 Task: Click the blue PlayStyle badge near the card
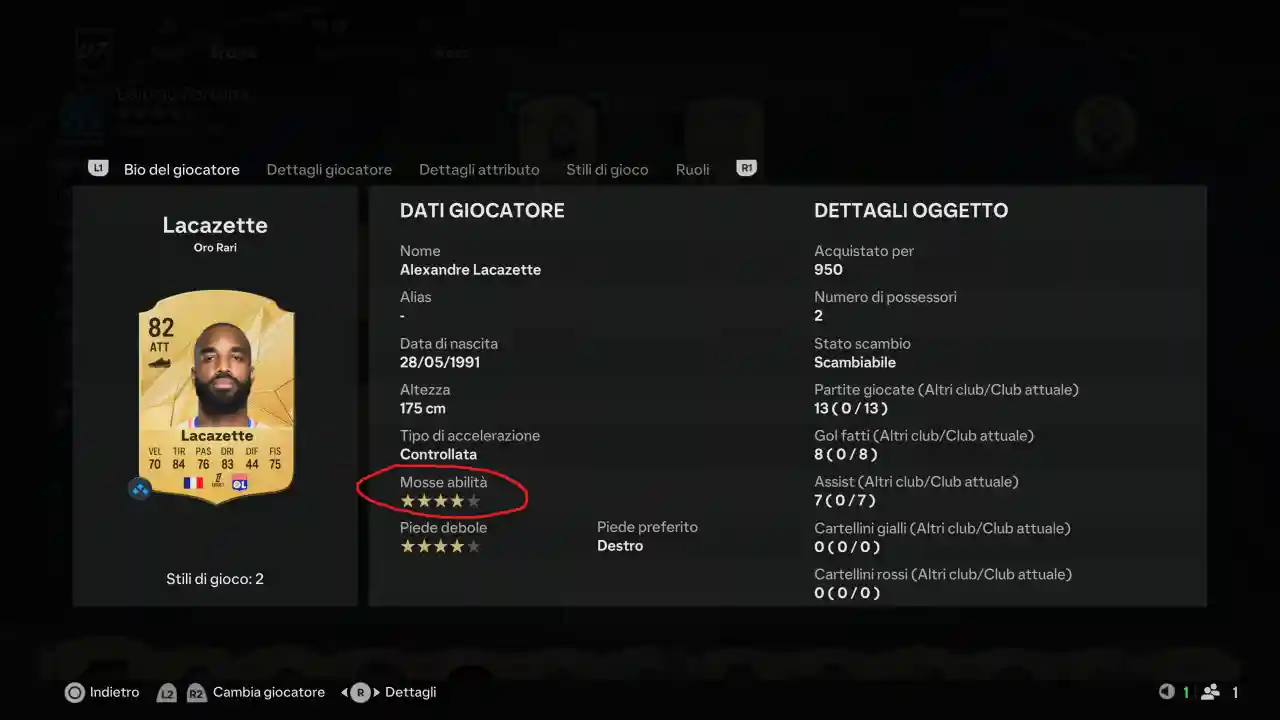point(139,489)
